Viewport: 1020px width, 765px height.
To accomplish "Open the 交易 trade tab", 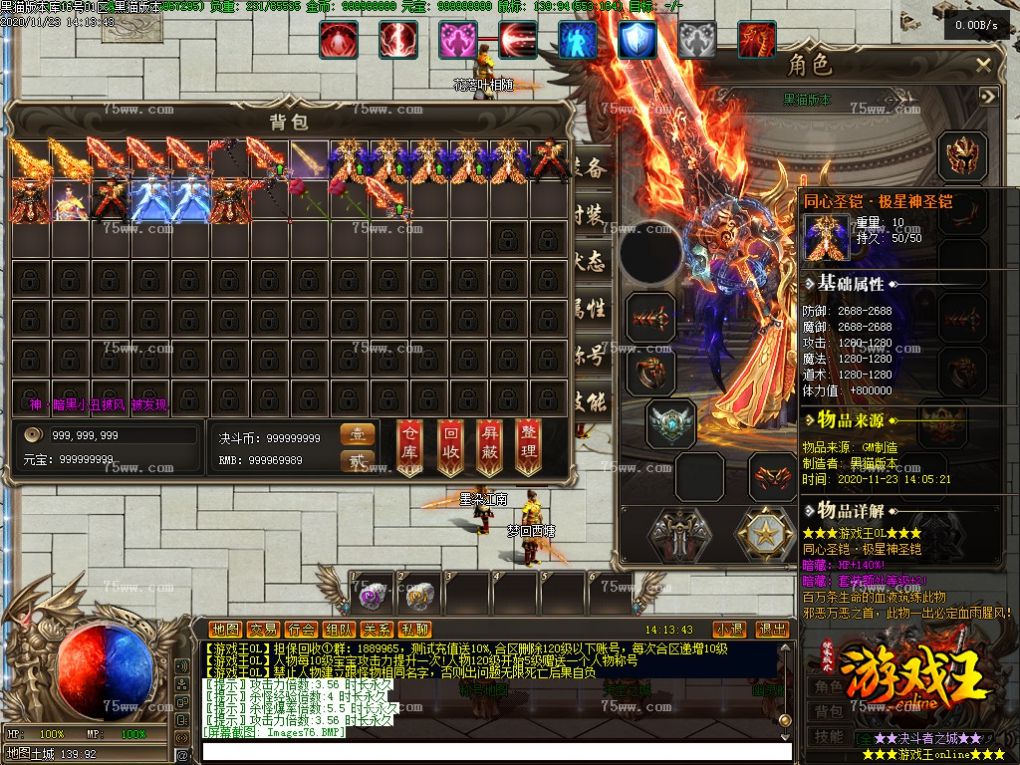I will coord(264,629).
